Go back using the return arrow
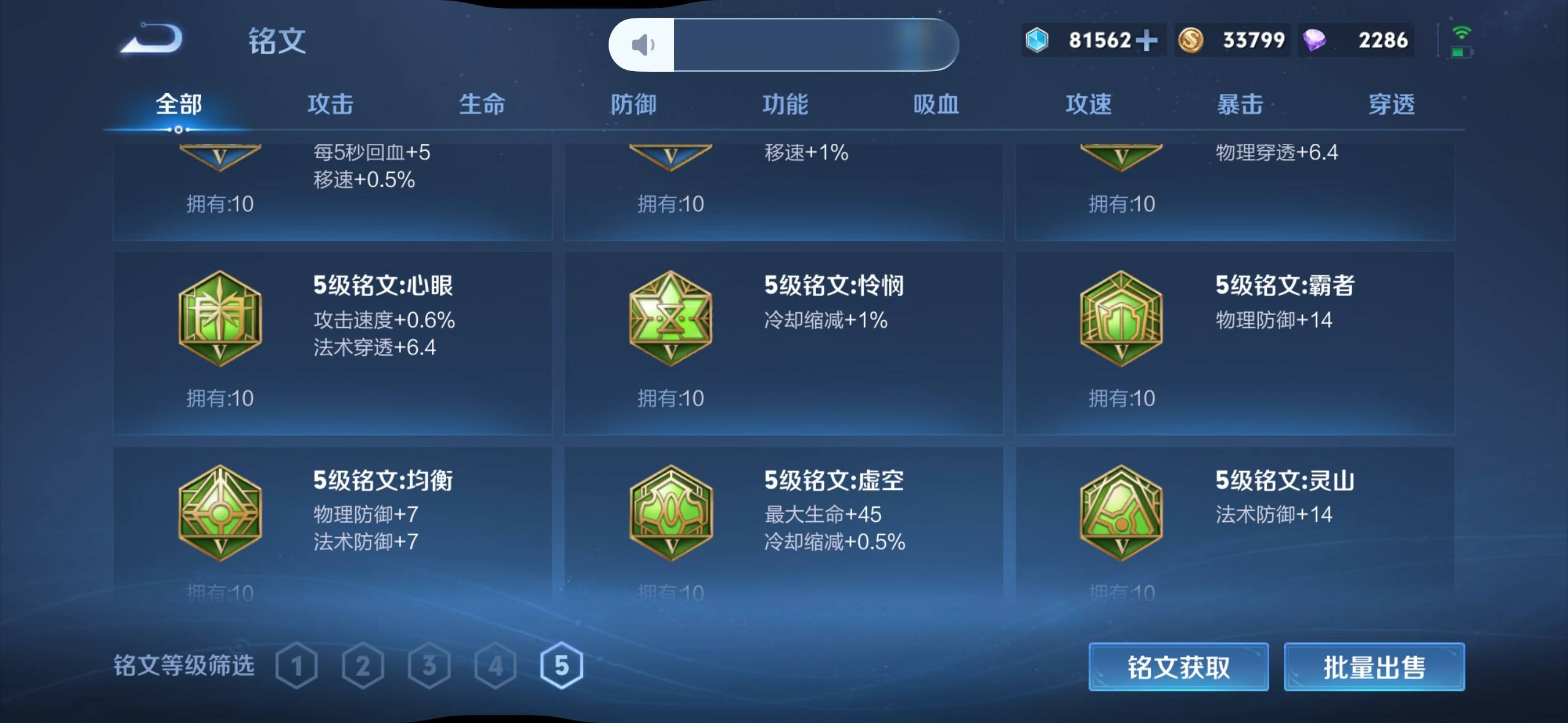This screenshot has width=1568, height=723. coord(152,39)
